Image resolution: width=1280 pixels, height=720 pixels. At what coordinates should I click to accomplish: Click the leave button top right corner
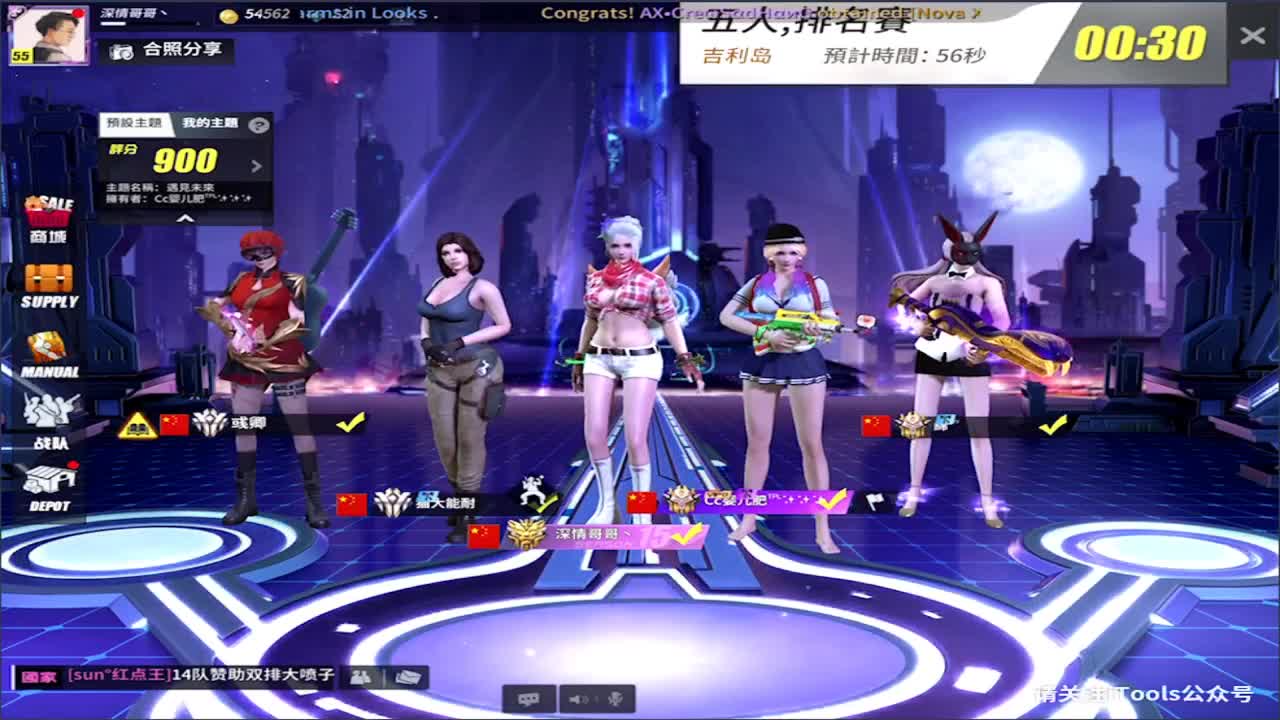(x=1252, y=36)
